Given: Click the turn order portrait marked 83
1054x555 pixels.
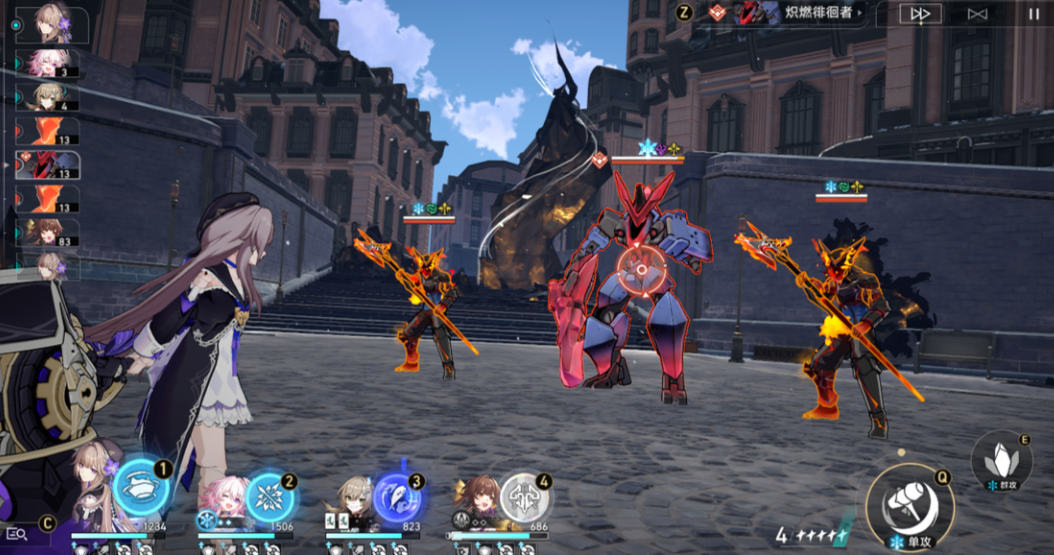Looking at the screenshot, I should click(x=47, y=233).
